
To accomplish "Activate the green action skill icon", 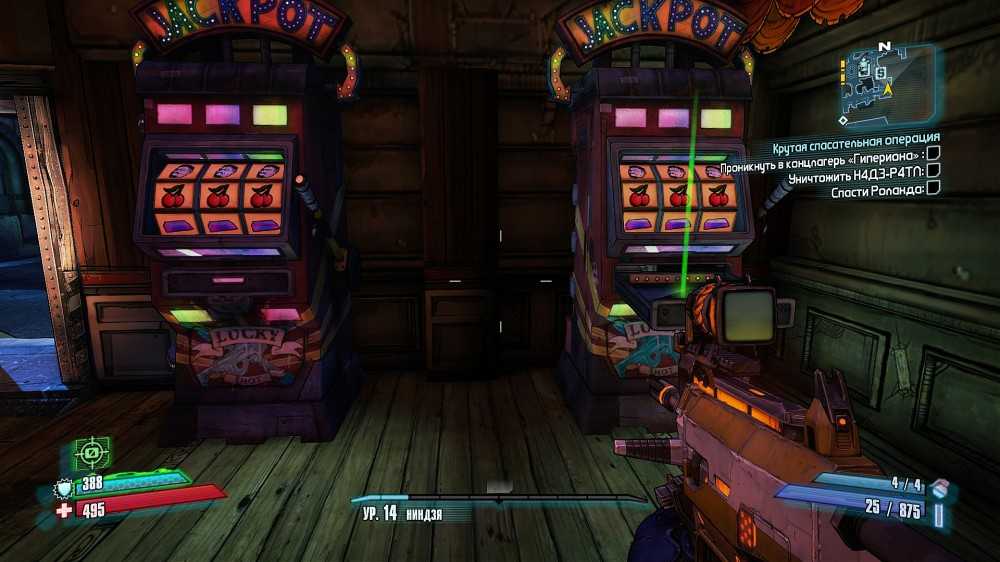I will 92,454.
